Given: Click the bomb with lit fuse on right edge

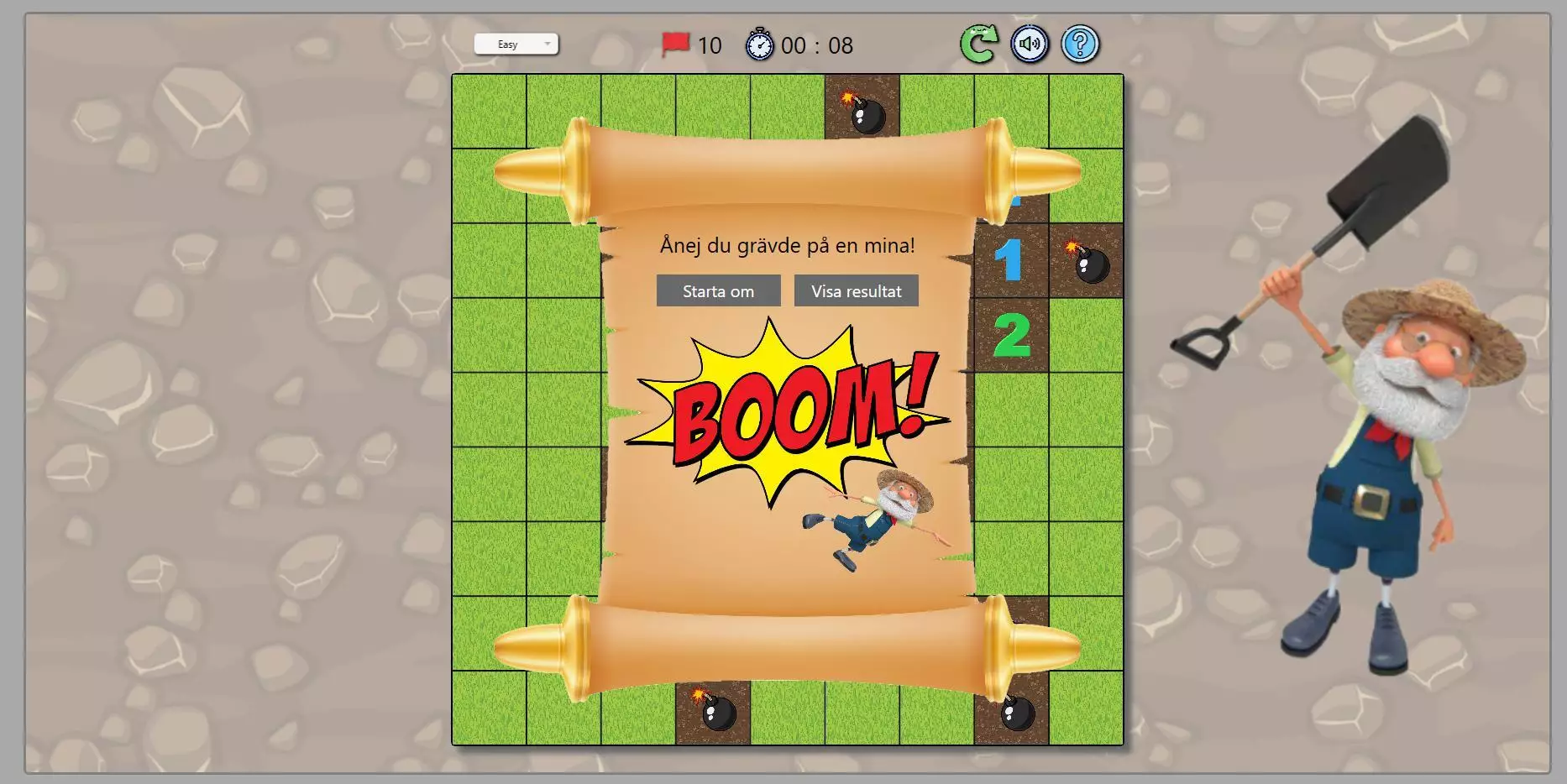Looking at the screenshot, I should pyautogui.click(x=1089, y=262).
